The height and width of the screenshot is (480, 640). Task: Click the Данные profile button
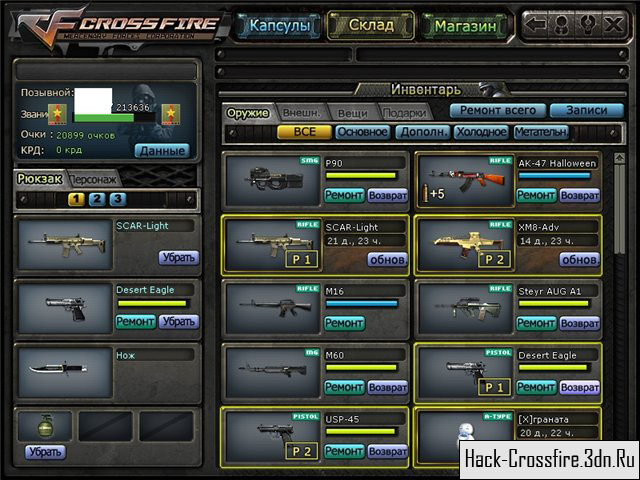(x=161, y=150)
